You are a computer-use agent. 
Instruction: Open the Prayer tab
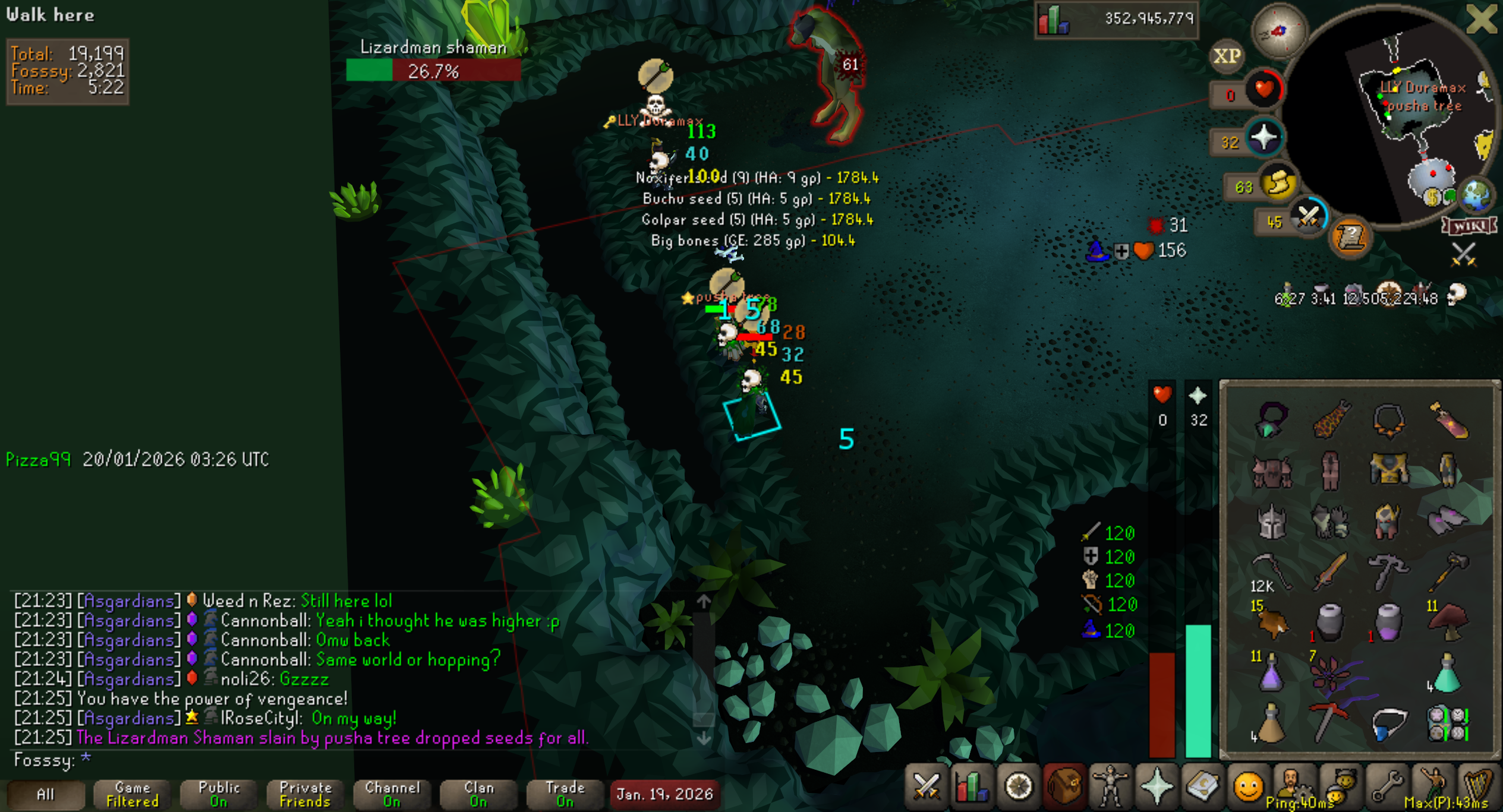1157,787
